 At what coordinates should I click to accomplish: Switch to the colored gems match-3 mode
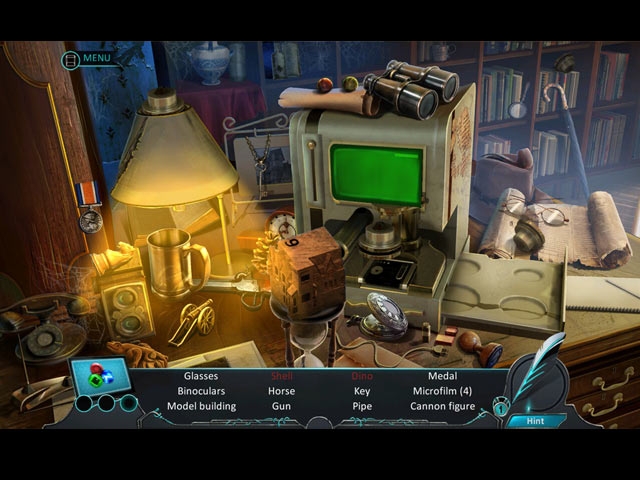pos(99,376)
